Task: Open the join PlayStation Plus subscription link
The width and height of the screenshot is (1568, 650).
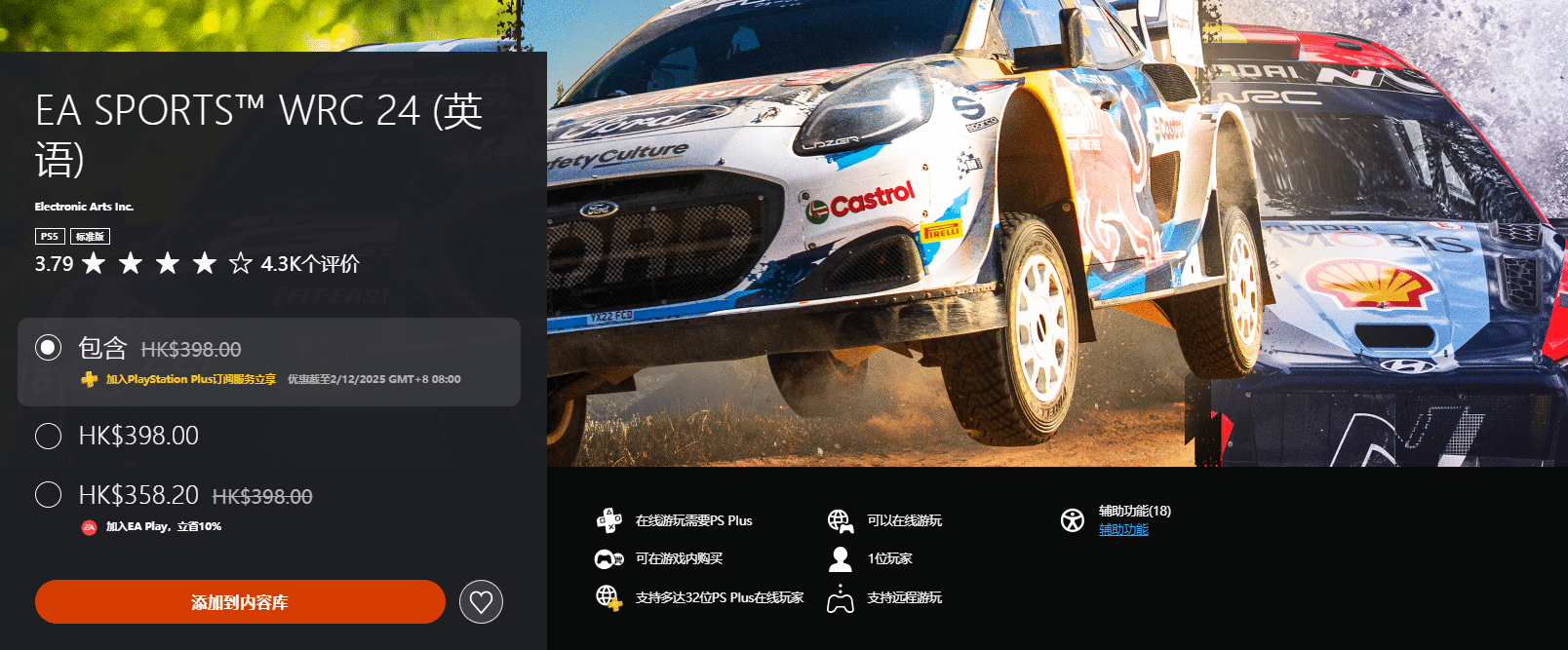Action: coord(190,379)
